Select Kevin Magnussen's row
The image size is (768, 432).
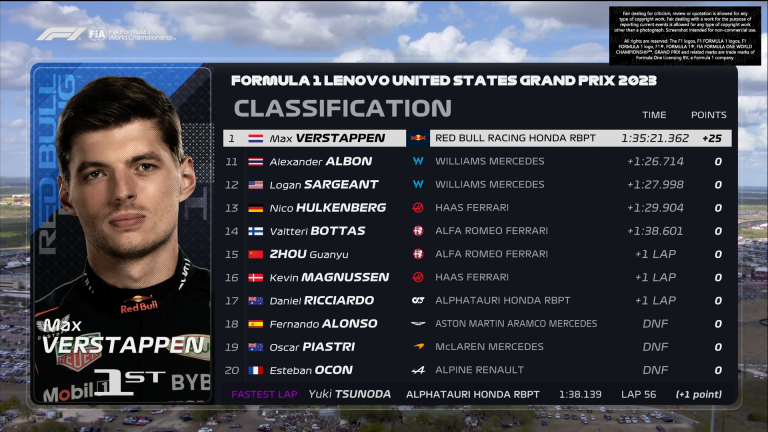(x=476, y=277)
